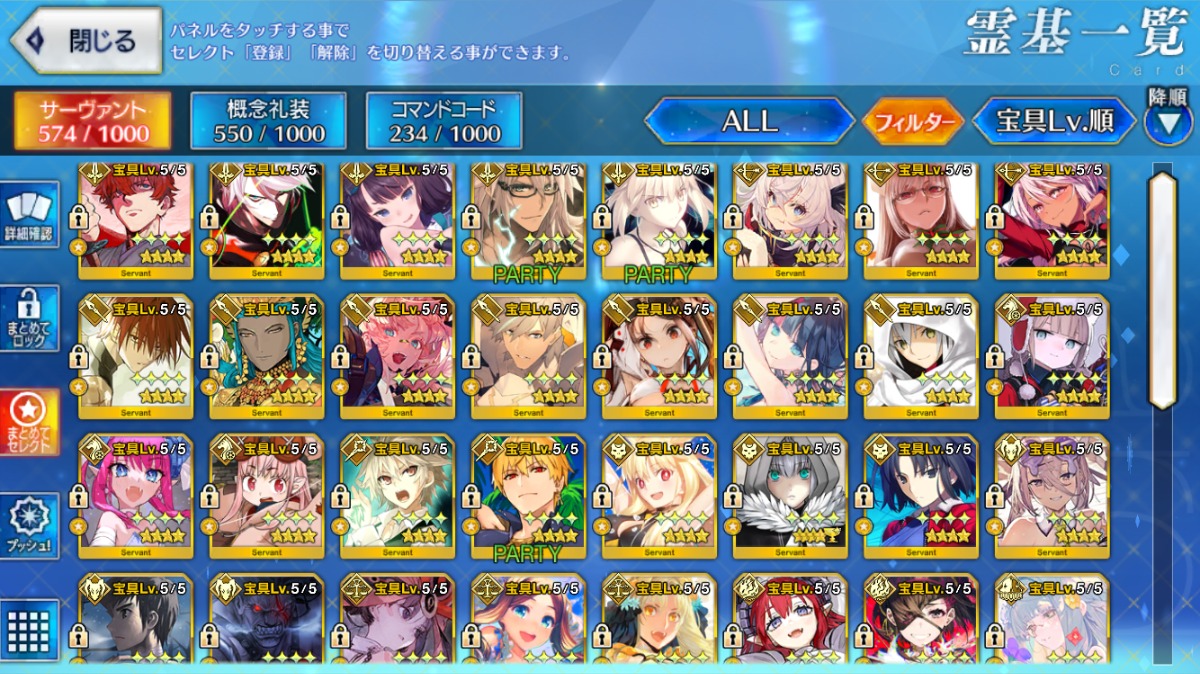Select the ALL class filter
This screenshot has width=1200, height=674.
[x=749, y=122]
